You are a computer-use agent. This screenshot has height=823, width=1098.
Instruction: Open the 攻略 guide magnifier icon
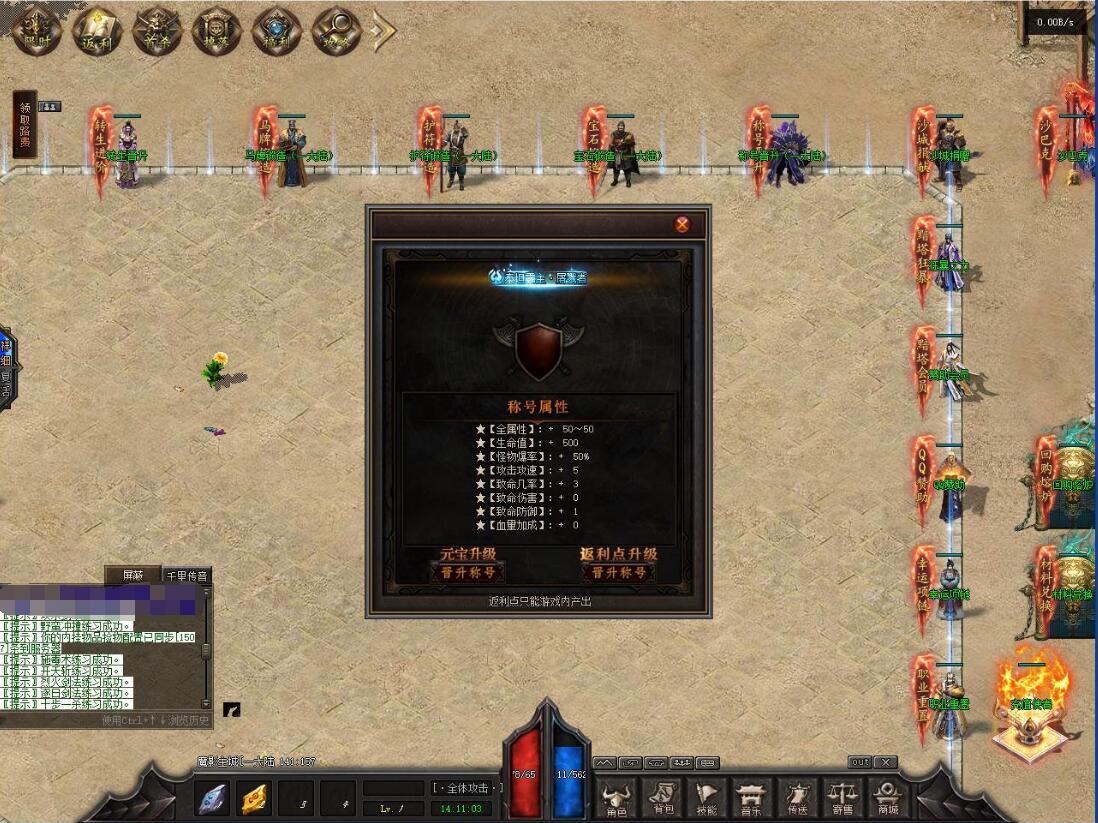click(x=336, y=32)
